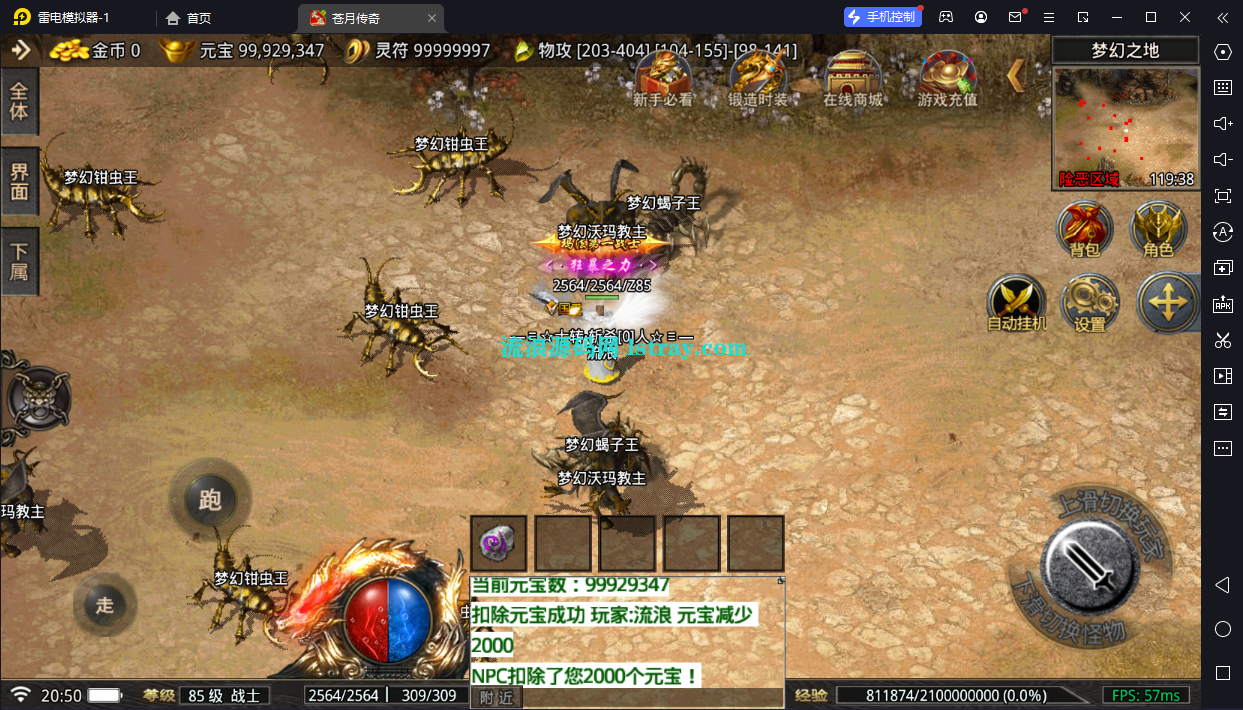Open the 锻造时装 forging menu
1243x710 pixels.
tap(757, 77)
